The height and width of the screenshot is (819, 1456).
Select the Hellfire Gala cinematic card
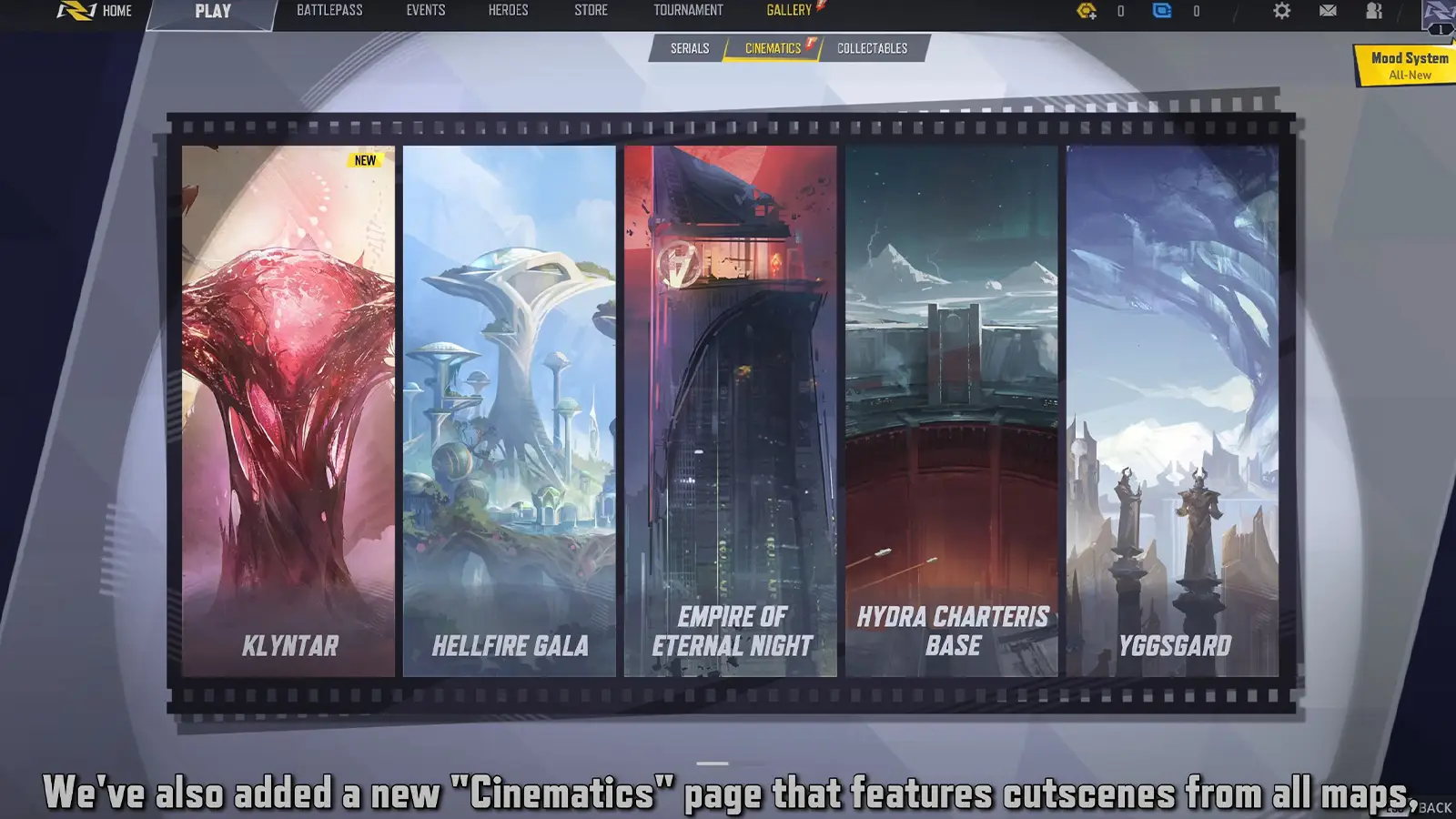tap(510, 409)
